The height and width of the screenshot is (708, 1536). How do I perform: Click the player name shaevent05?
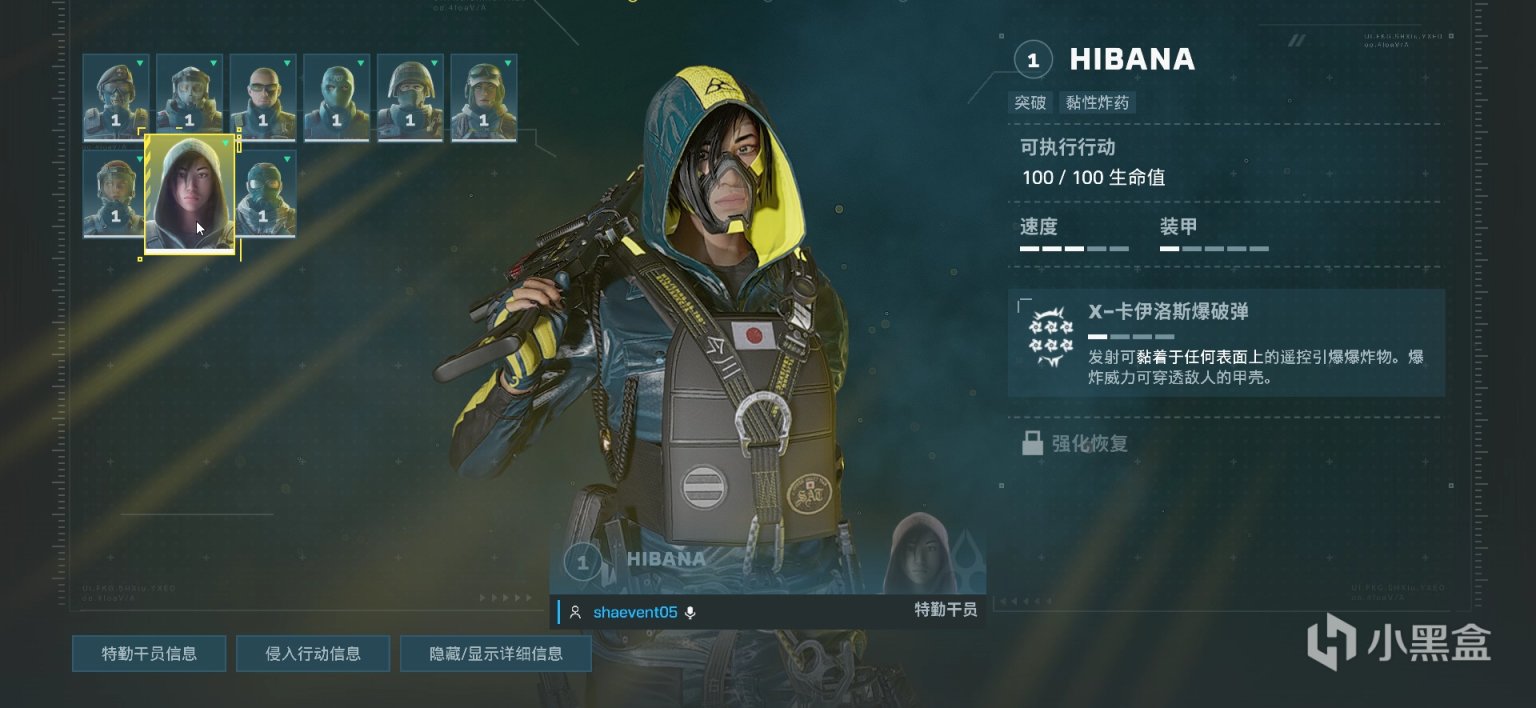(635, 612)
